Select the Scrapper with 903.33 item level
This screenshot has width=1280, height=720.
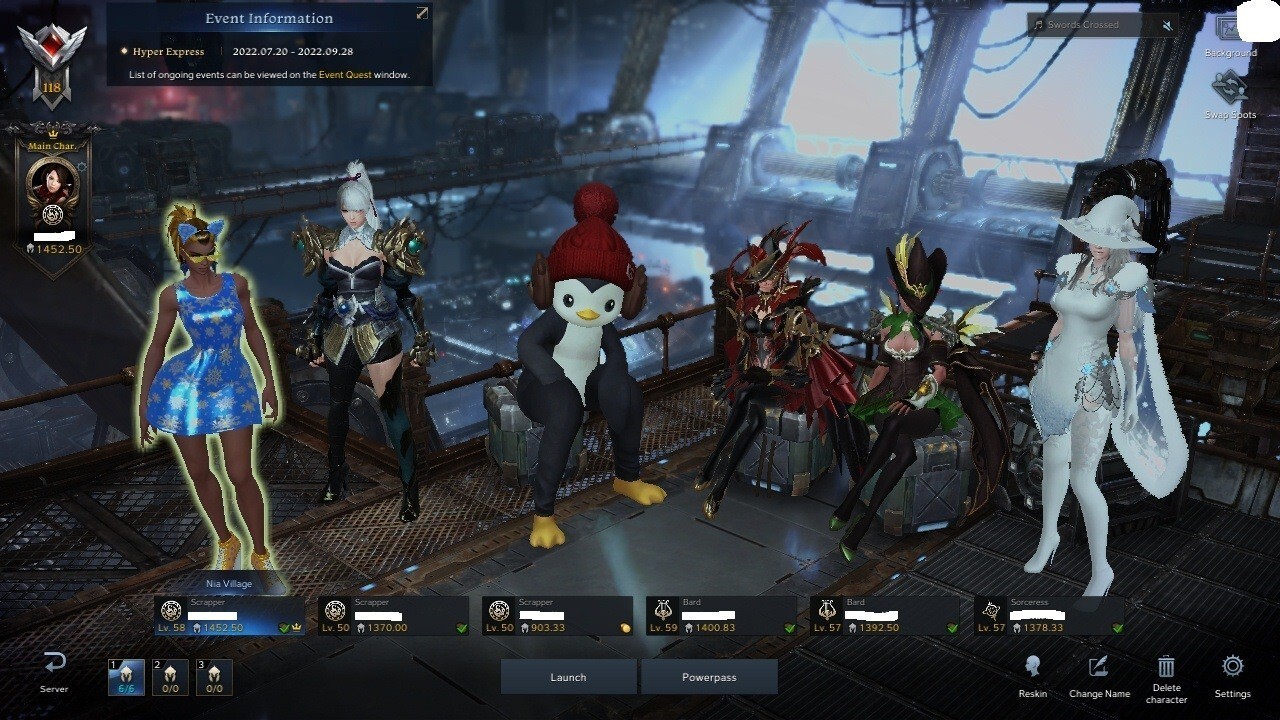click(x=557, y=616)
